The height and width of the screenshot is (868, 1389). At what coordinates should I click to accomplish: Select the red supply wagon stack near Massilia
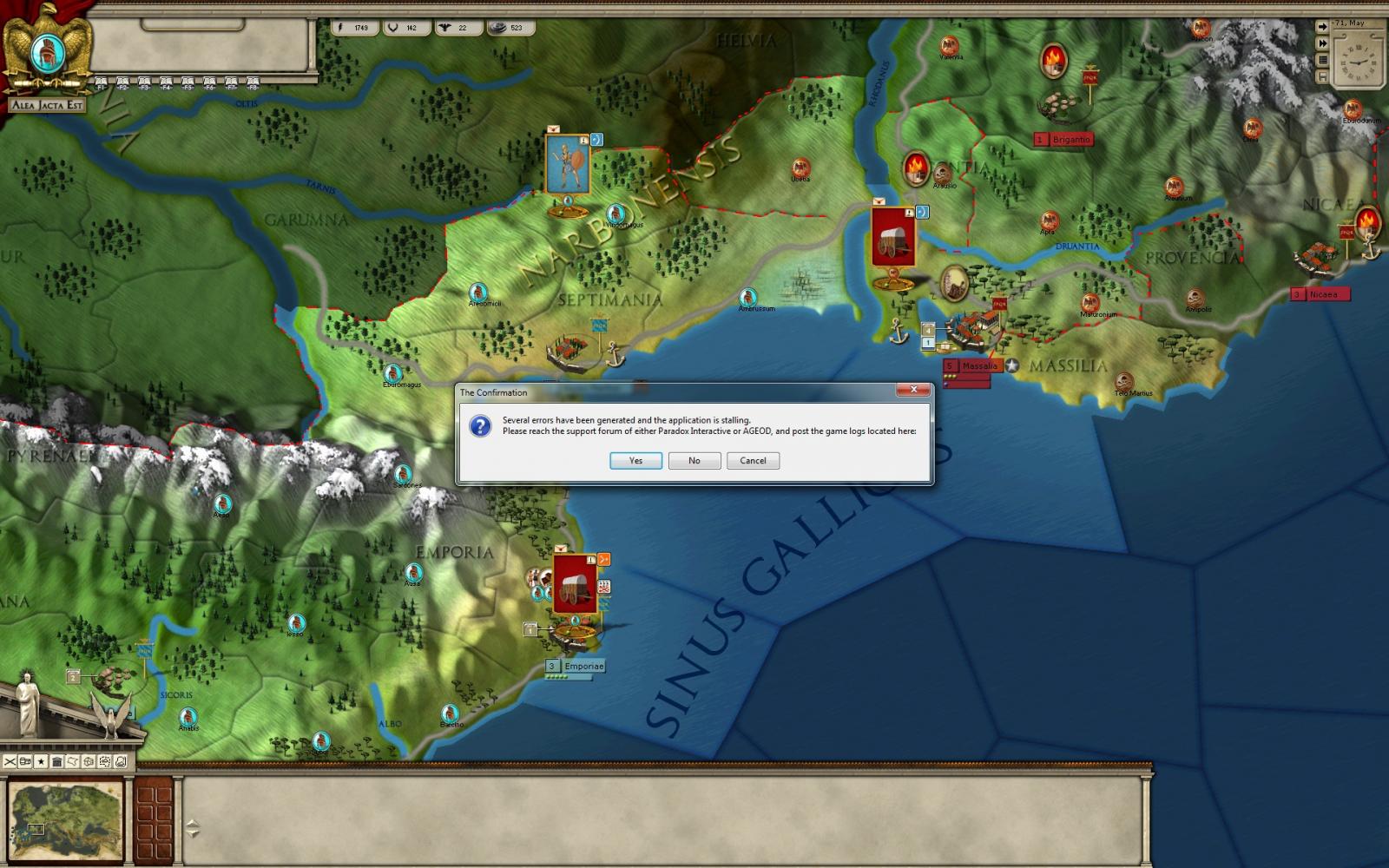tap(893, 238)
